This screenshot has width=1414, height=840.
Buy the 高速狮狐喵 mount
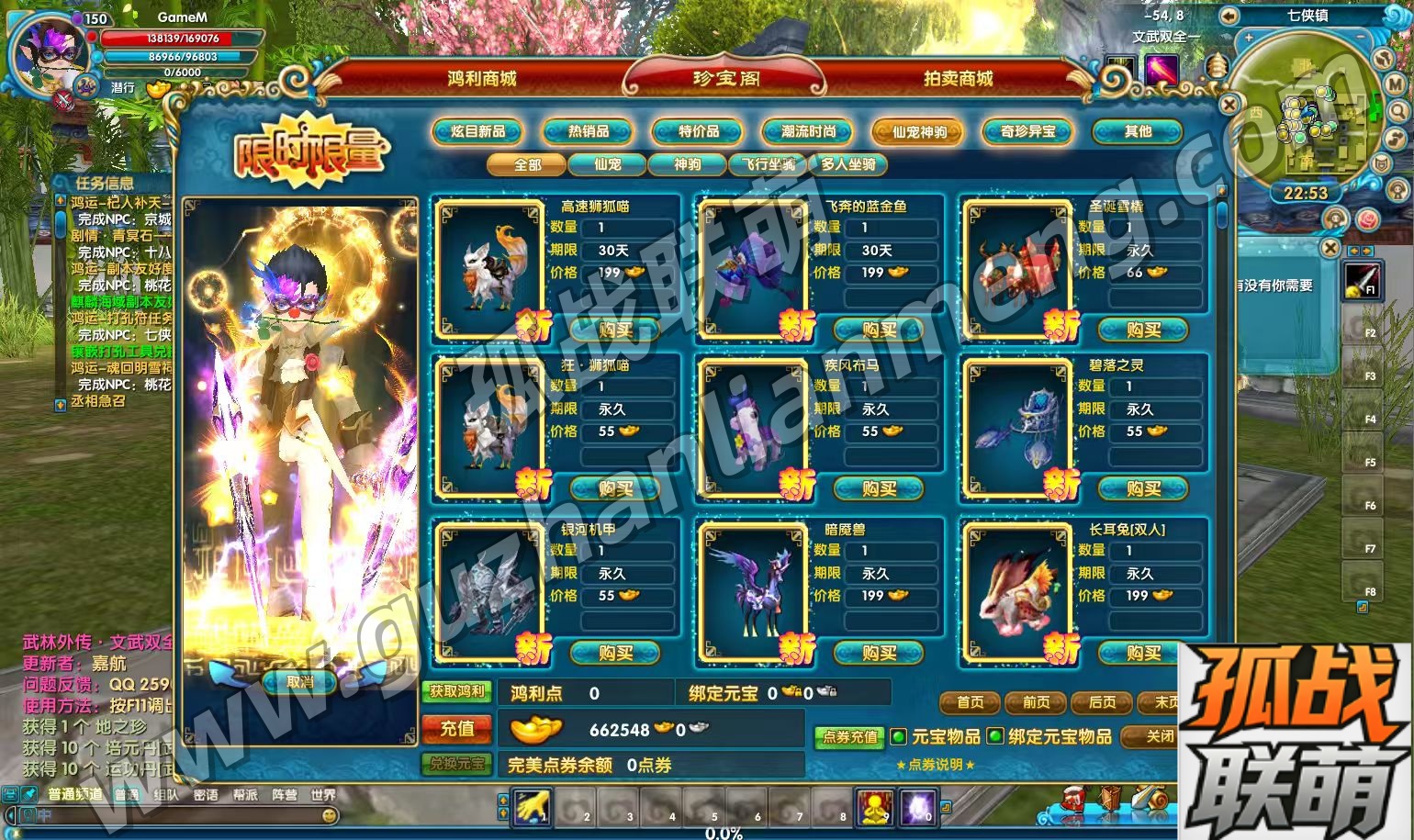click(614, 330)
